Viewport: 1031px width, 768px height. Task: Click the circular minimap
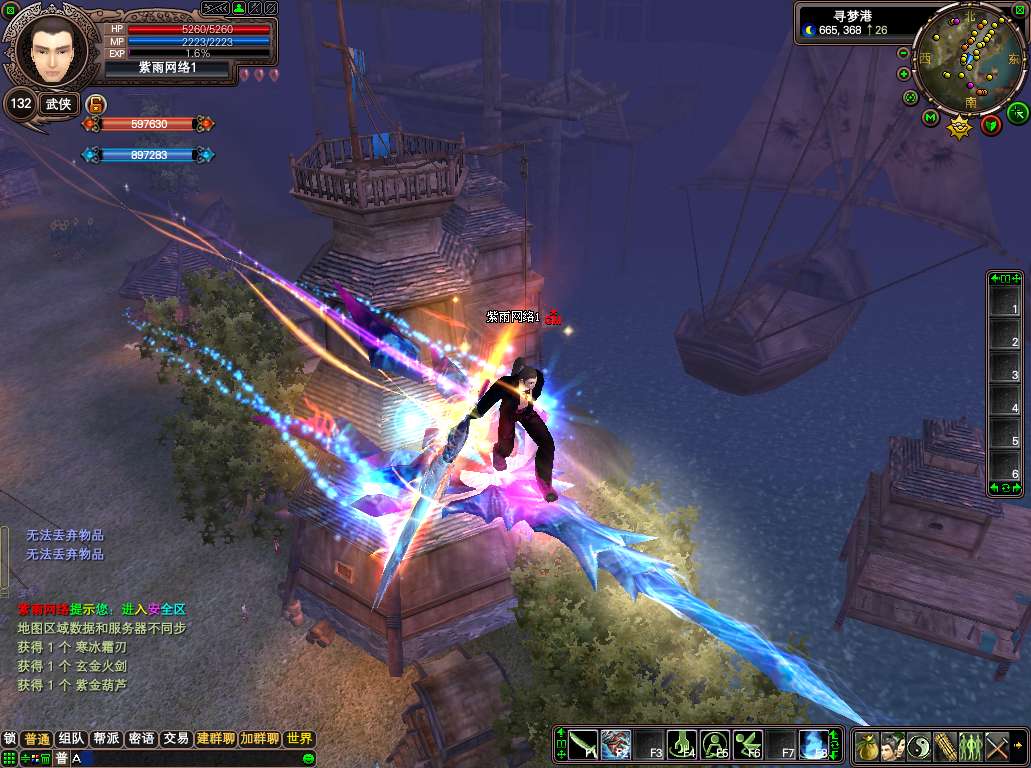click(x=968, y=57)
